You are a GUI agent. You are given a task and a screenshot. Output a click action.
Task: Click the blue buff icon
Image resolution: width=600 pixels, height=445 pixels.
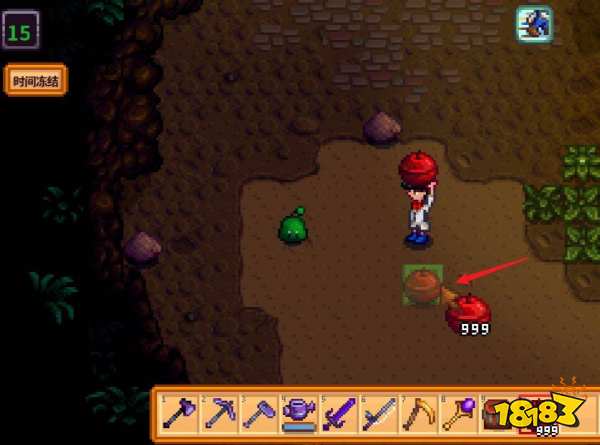(x=534, y=24)
